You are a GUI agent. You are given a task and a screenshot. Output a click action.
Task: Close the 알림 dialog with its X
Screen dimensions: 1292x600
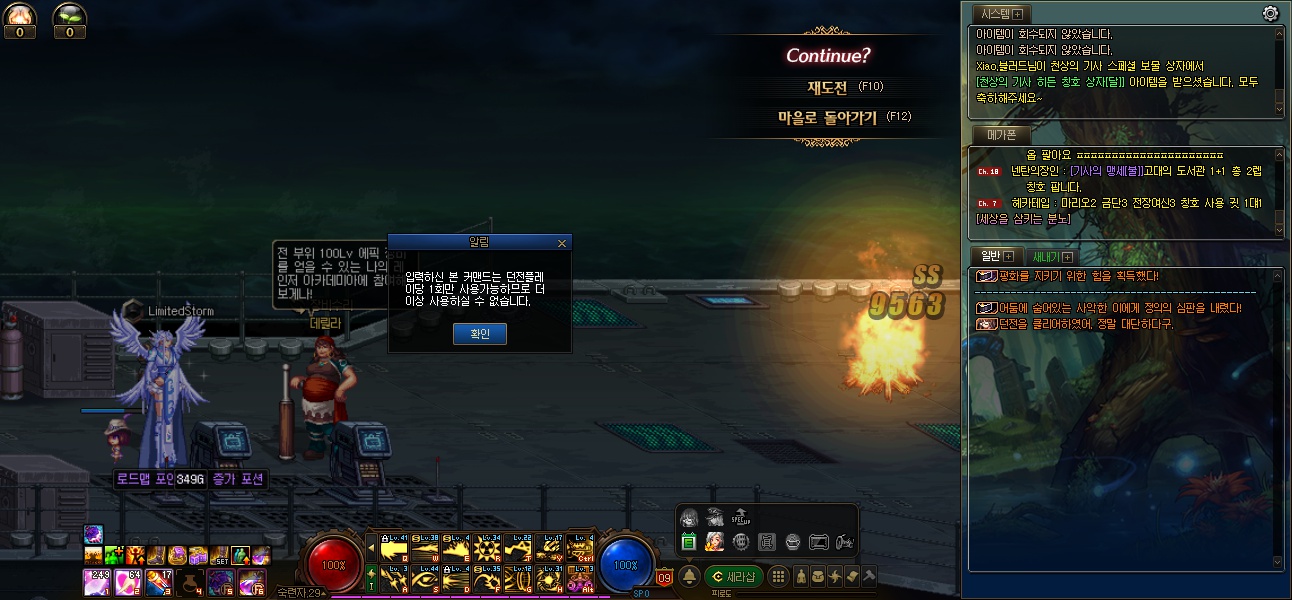[561, 243]
